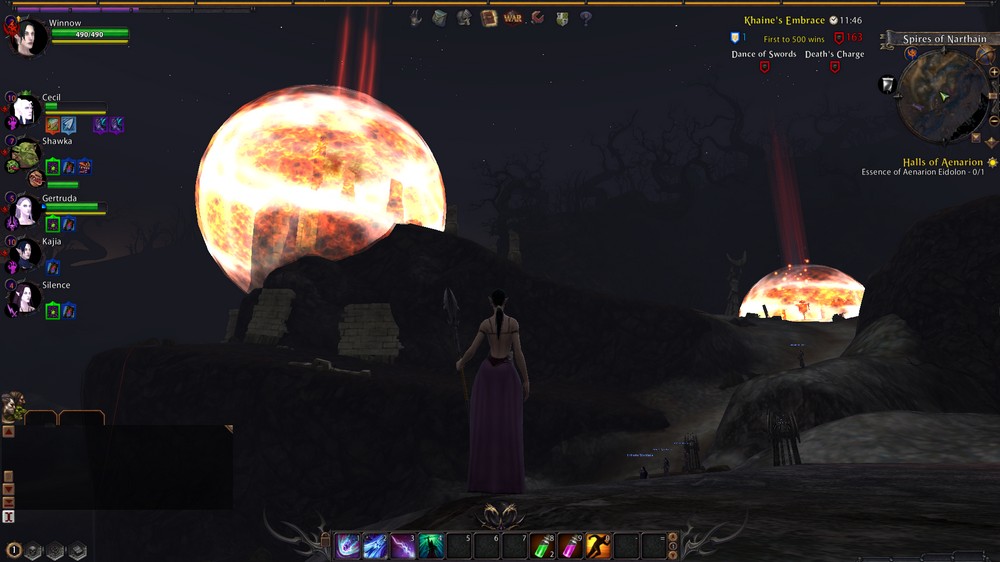Image resolution: width=1000 pixels, height=562 pixels.
Task: Open the WAR menu icon
Action: tap(513, 18)
